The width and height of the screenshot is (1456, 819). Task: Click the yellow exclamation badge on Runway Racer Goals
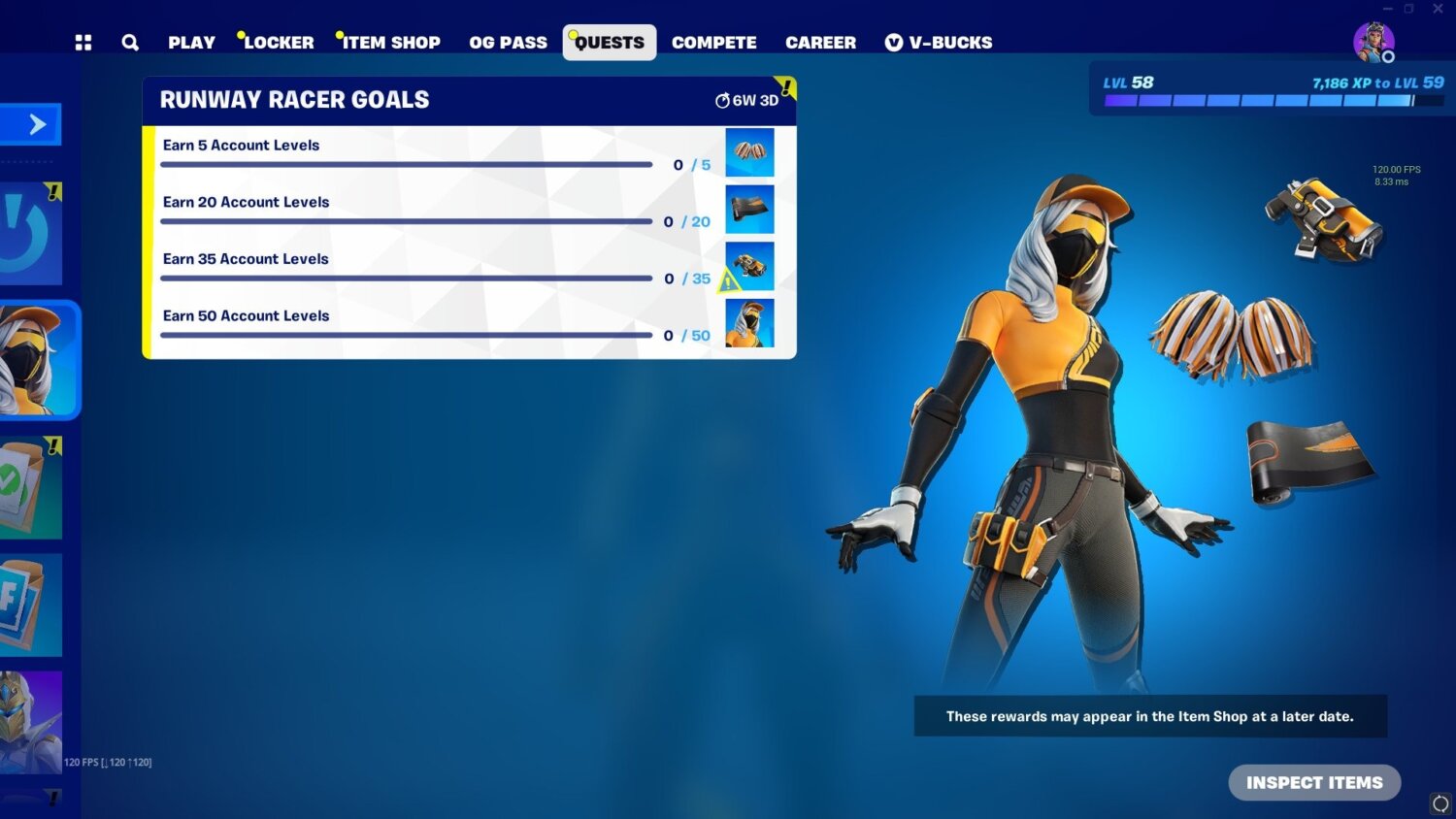coord(784,88)
